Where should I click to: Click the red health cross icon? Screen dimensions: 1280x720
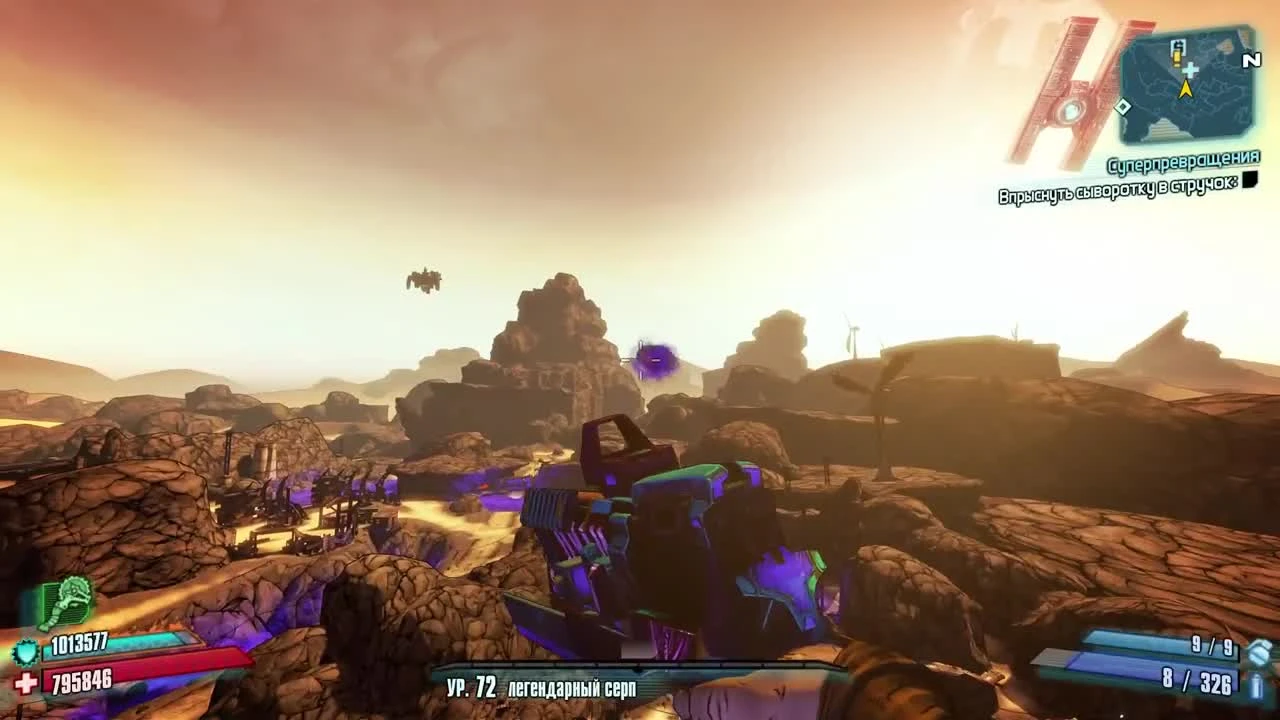(23, 682)
